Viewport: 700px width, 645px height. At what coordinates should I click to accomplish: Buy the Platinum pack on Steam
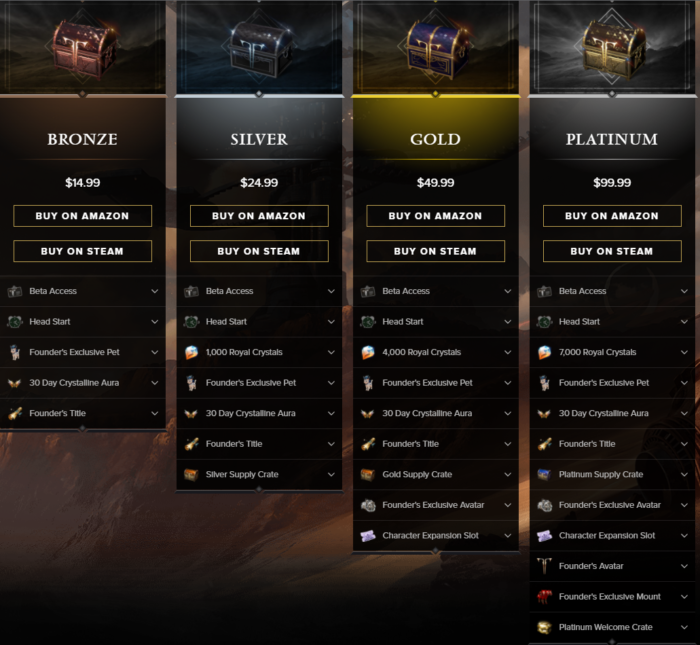(x=612, y=251)
